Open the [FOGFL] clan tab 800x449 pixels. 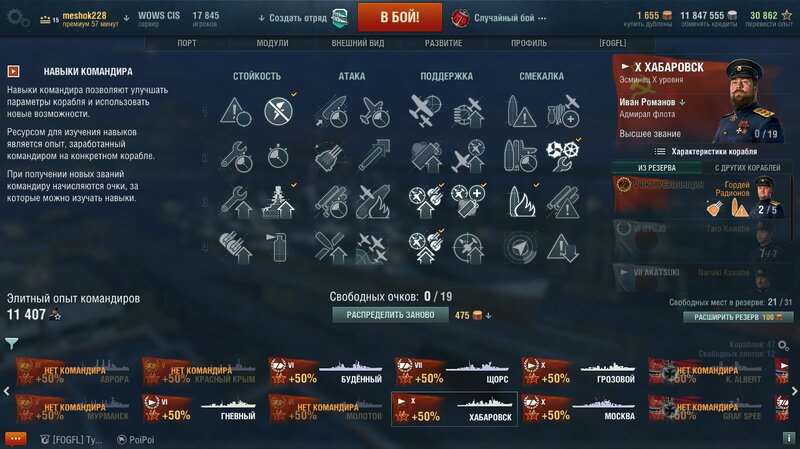click(612, 44)
